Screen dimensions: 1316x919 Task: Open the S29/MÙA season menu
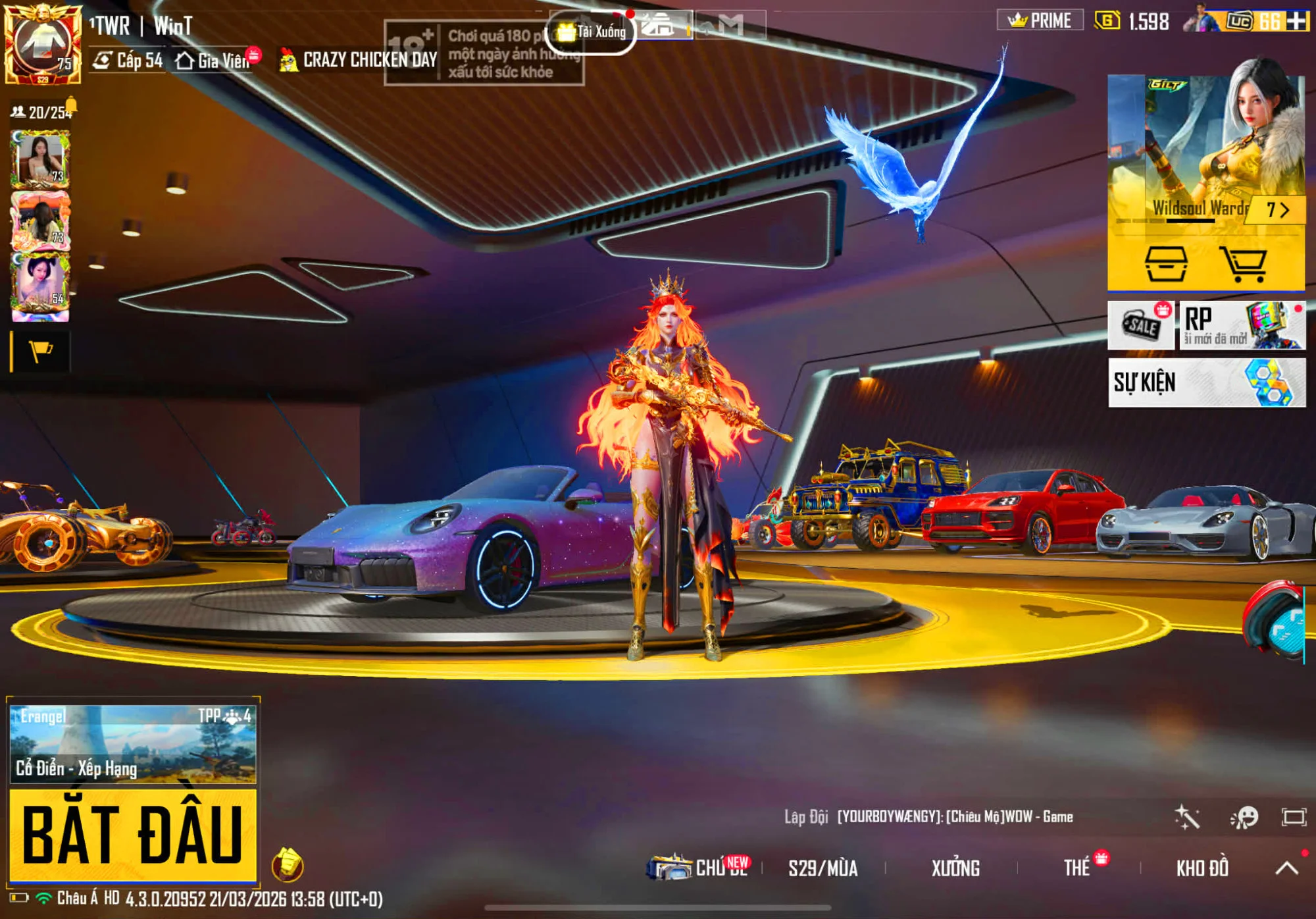pyautogui.click(x=822, y=868)
